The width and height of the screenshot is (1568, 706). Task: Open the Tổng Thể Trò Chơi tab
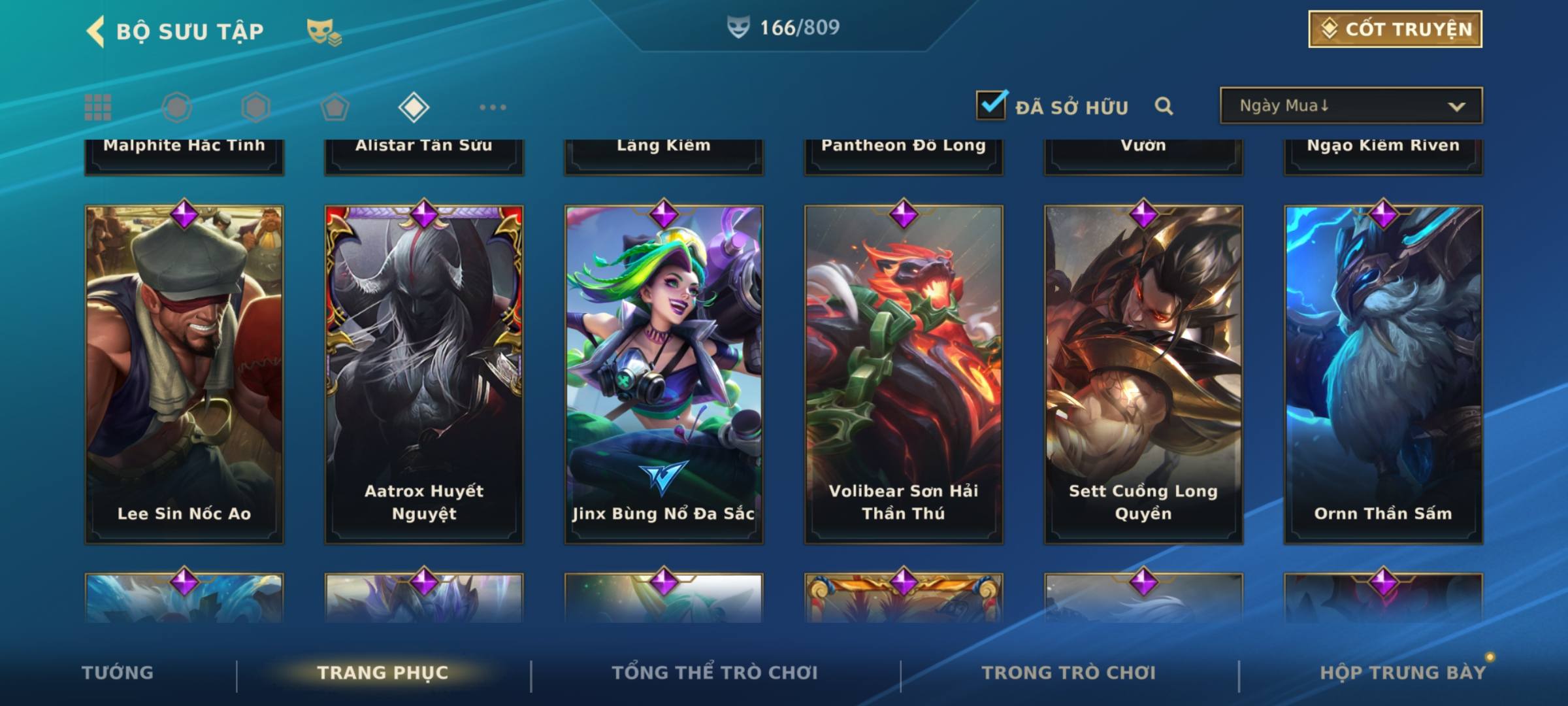pos(715,673)
